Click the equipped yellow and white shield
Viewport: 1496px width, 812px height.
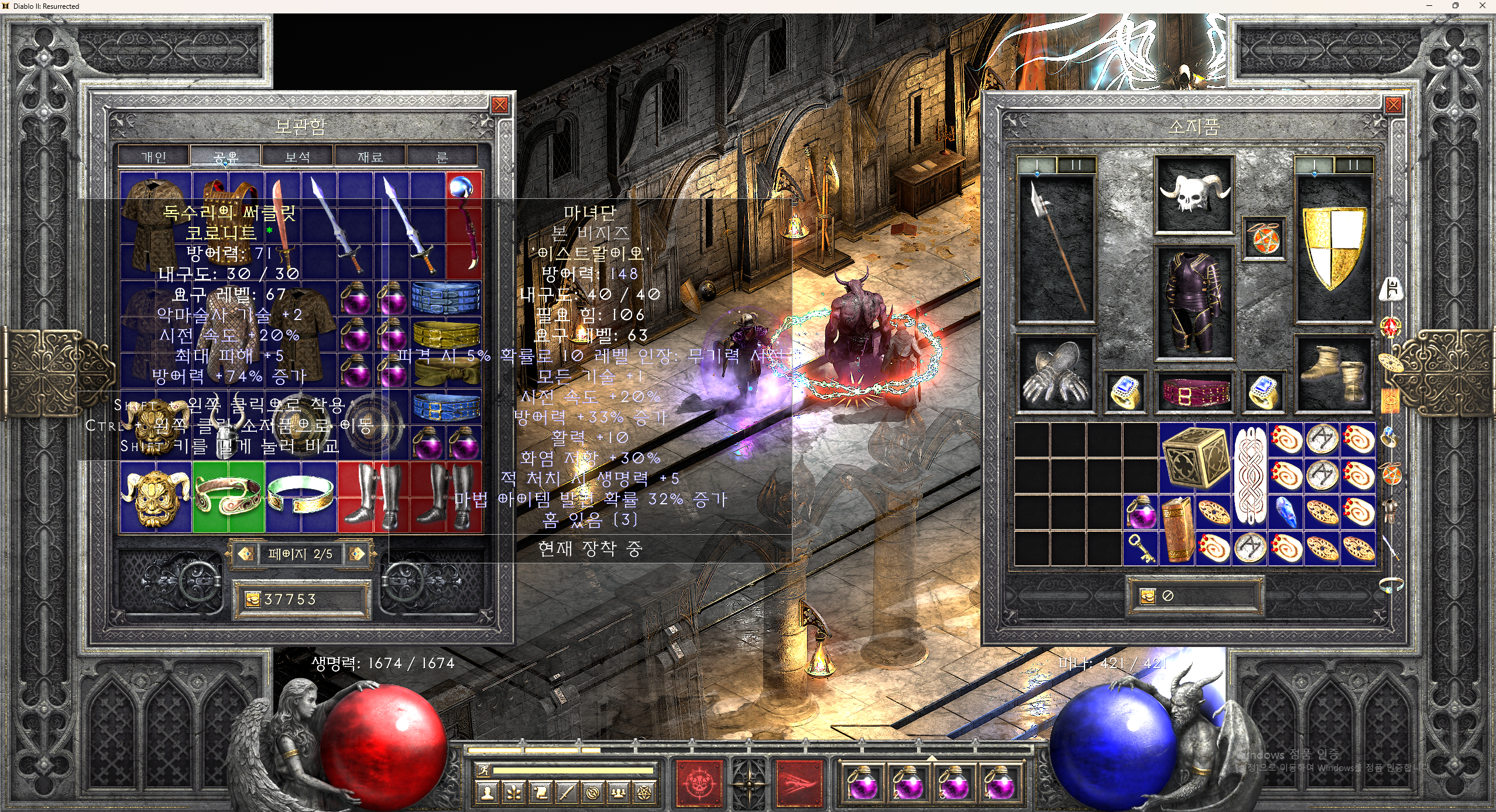pos(1333,249)
